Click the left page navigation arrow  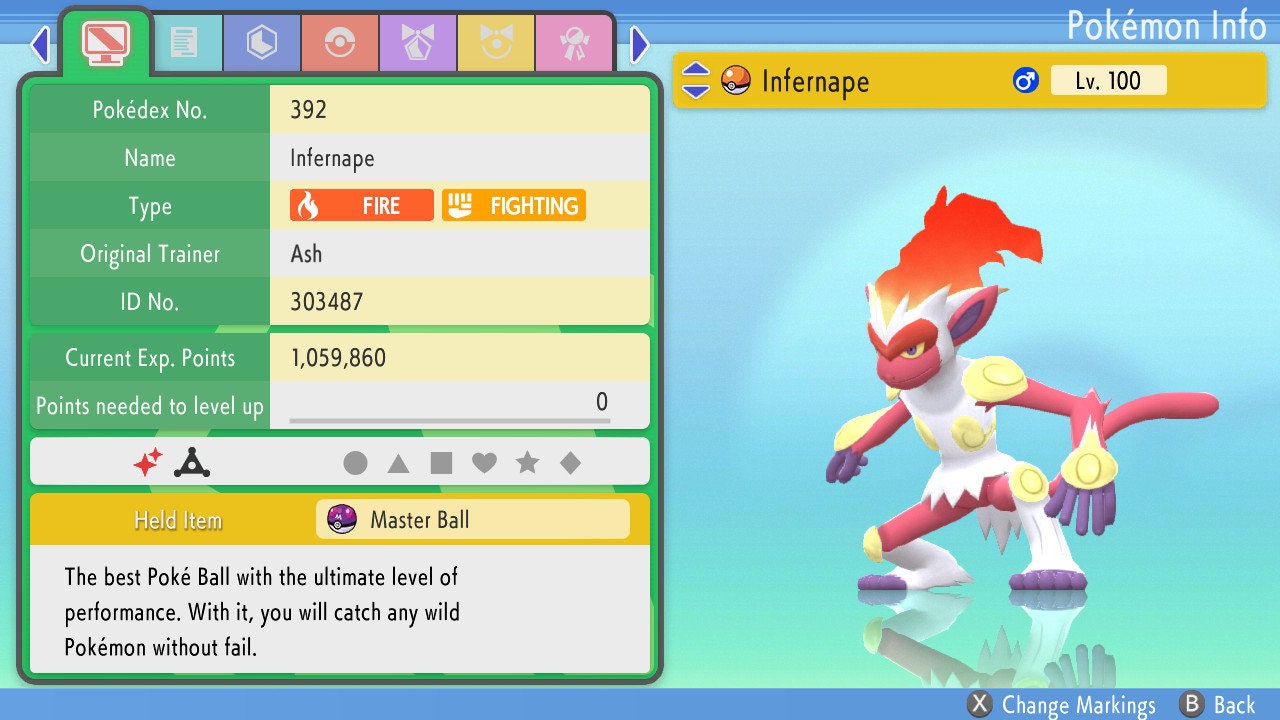pyautogui.click(x=40, y=45)
